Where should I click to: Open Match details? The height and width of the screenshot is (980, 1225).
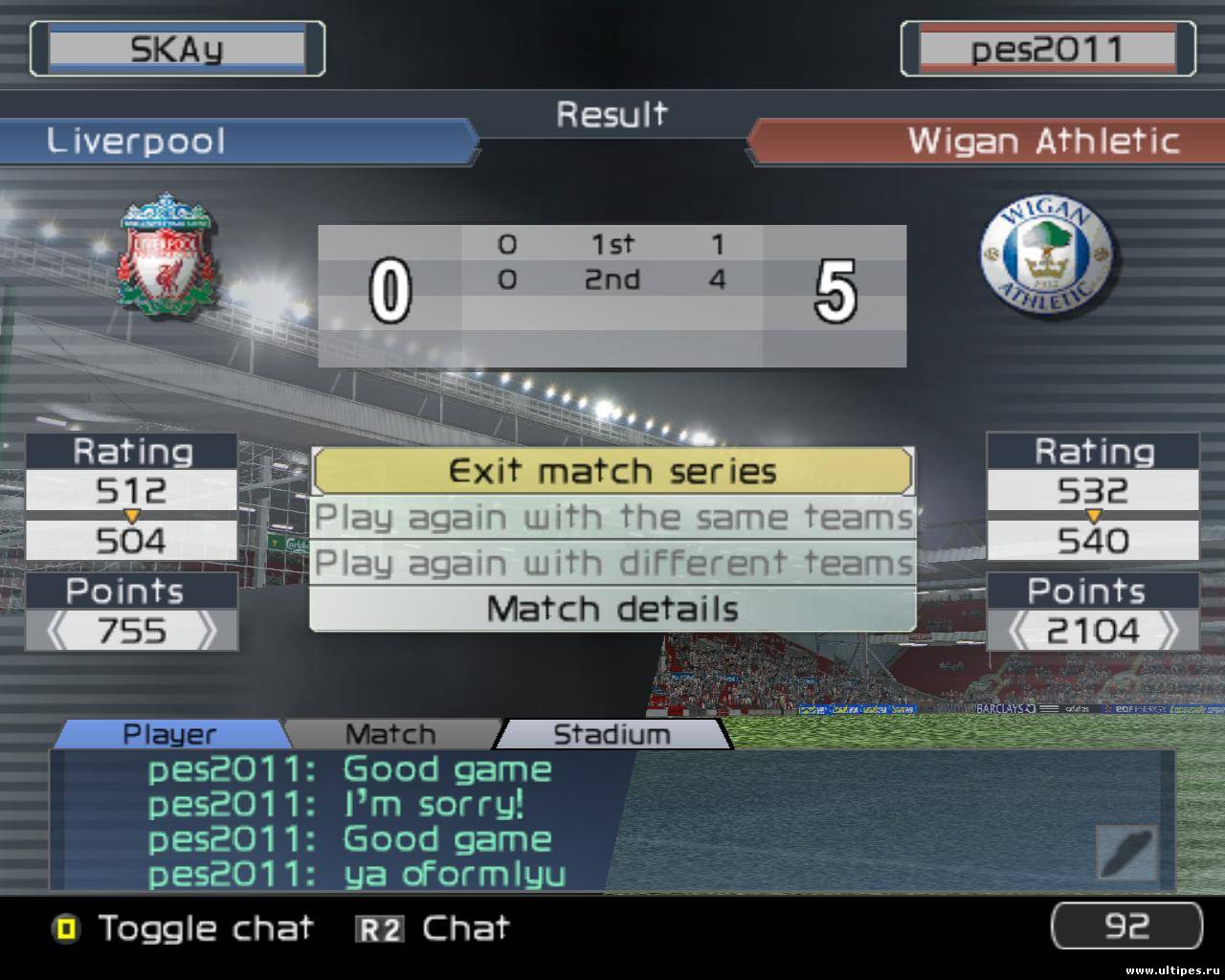[612, 609]
